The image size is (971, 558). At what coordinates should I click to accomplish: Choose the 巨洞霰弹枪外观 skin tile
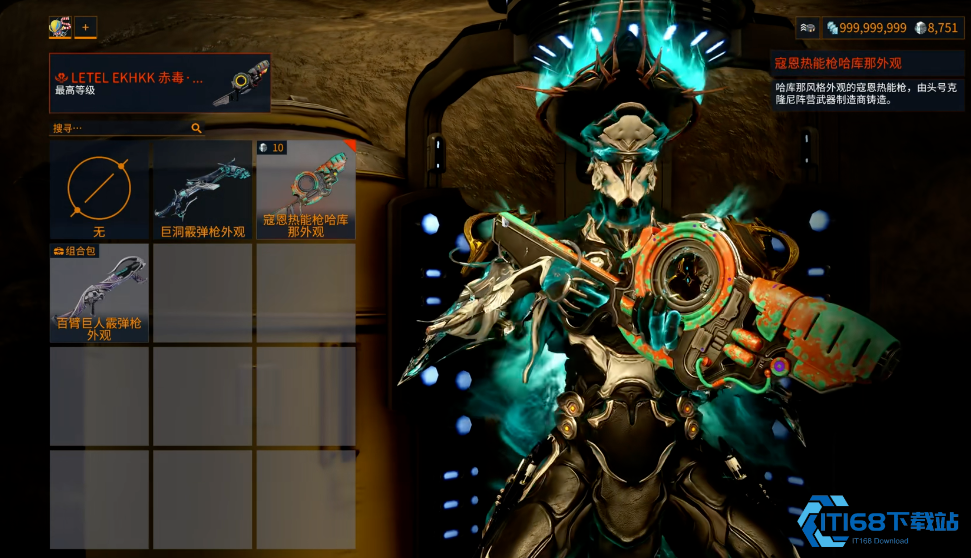(x=203, y=190)
